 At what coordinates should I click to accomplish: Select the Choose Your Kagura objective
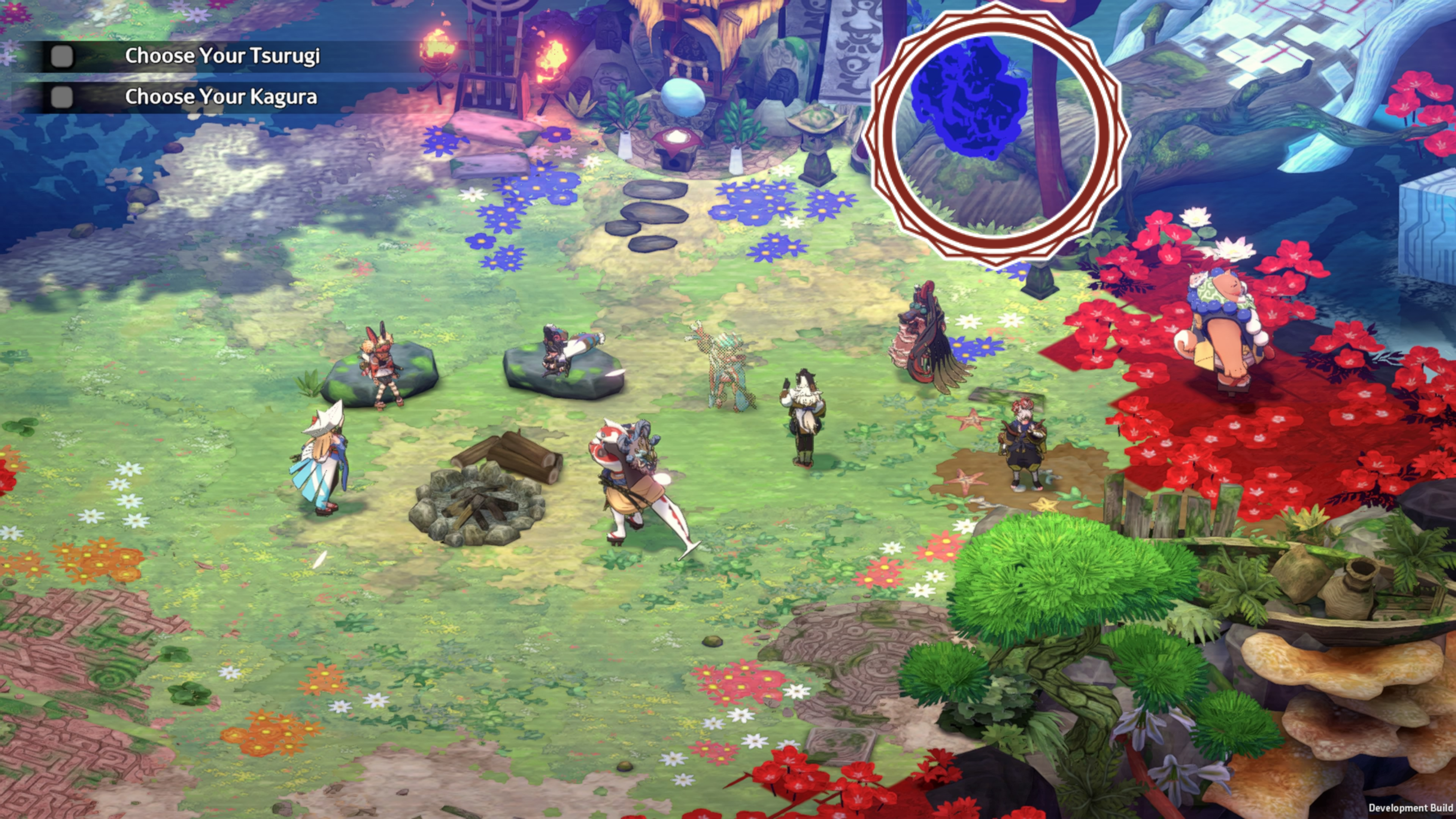(220, 97)
